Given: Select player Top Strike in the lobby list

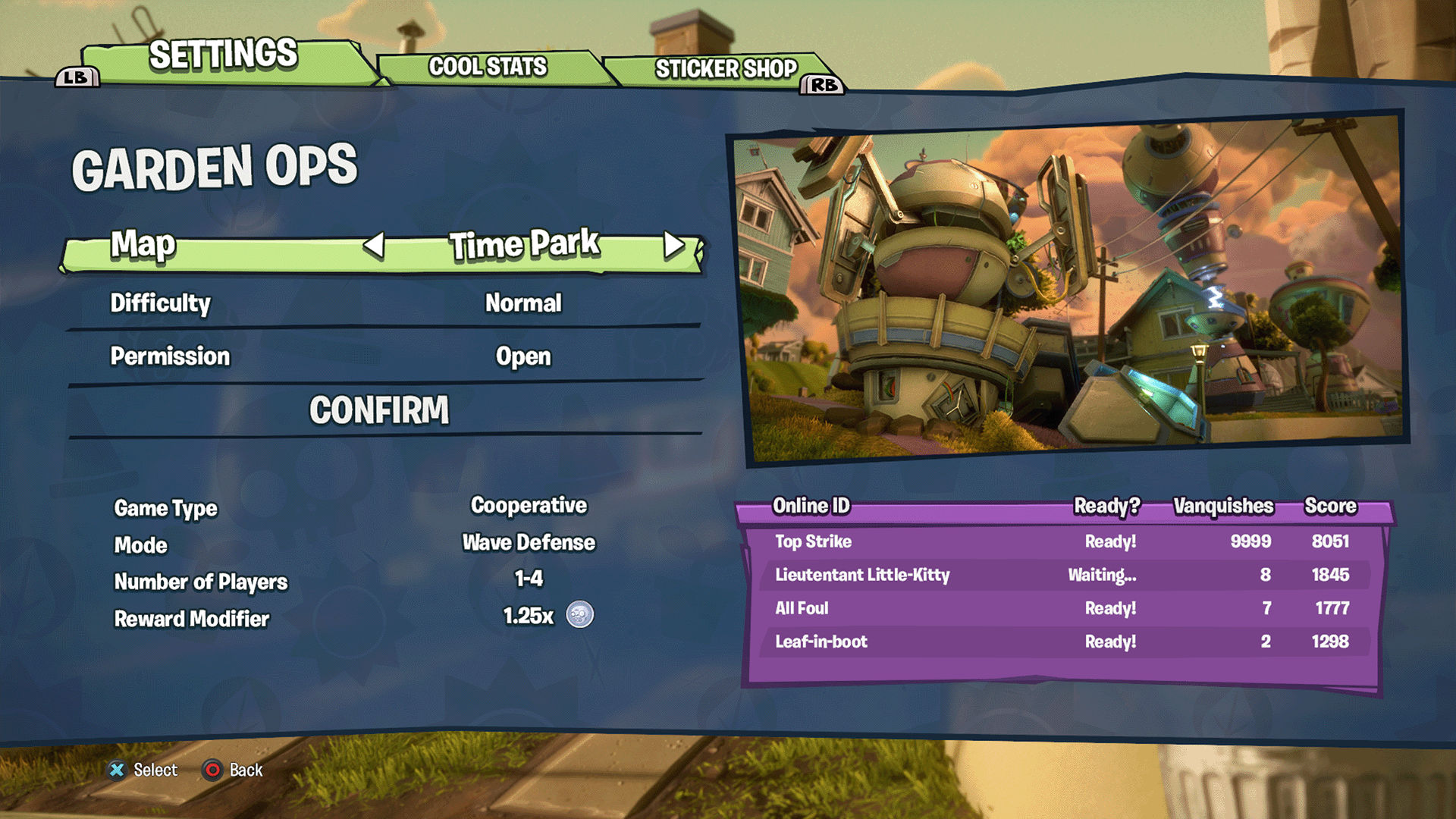Looking at the screenshot, I should pyautogui.click(x=1062, y=541).
